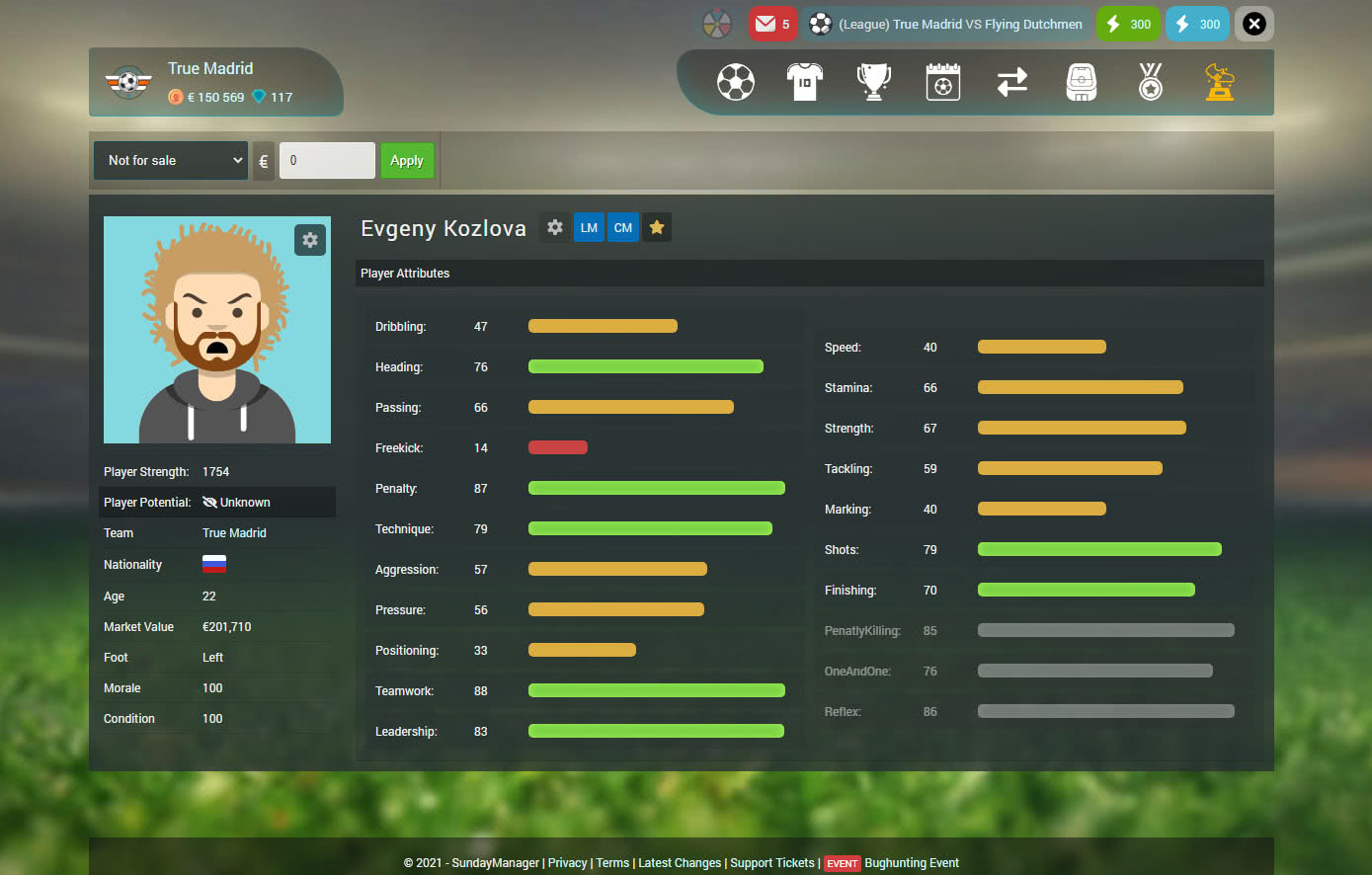
Task: Click the gear icon beside Evgeny Kozlova
Action: [555, 228]
